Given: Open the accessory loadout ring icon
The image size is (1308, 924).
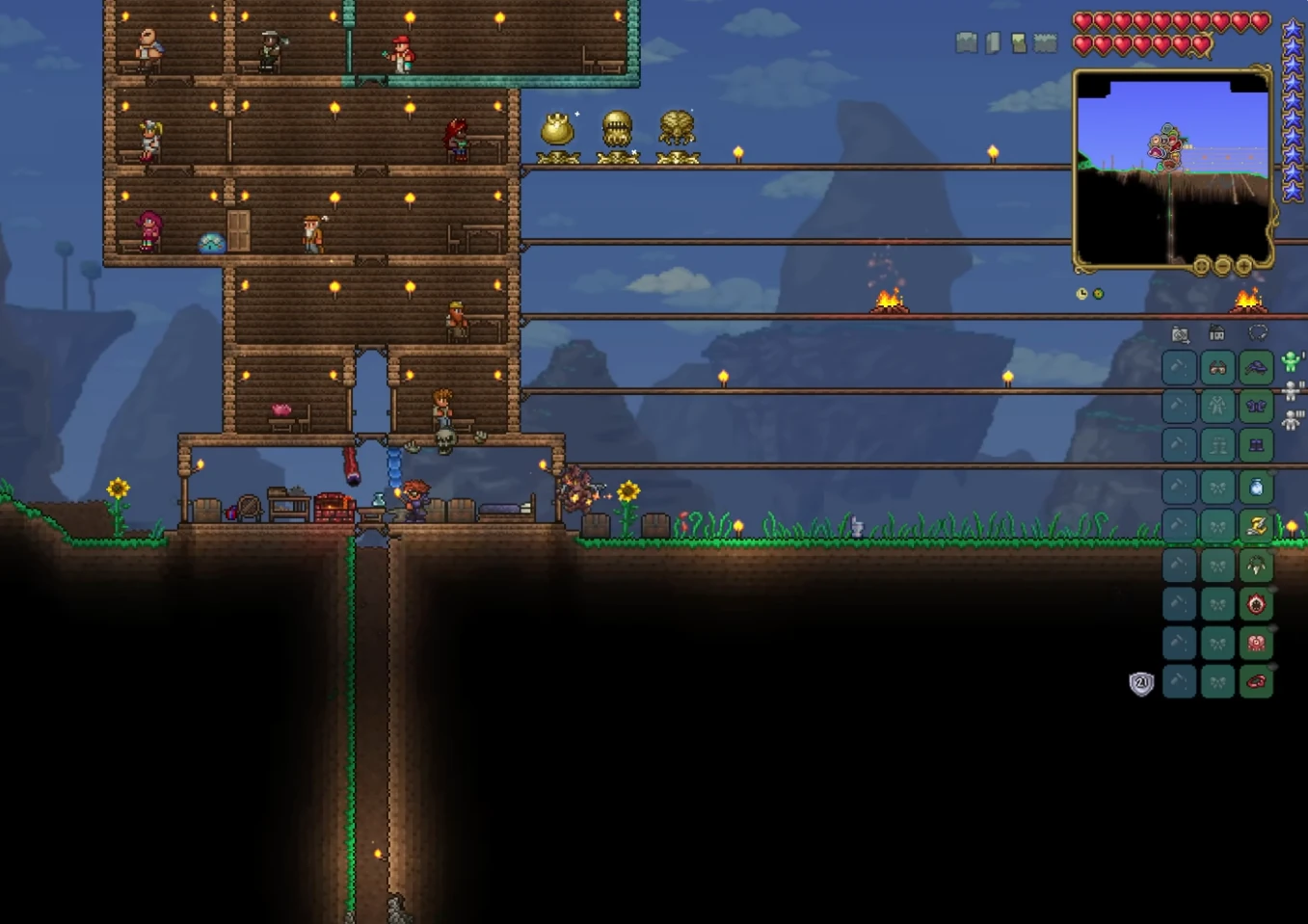Looking at the screenshot, I should (1256, 334).
